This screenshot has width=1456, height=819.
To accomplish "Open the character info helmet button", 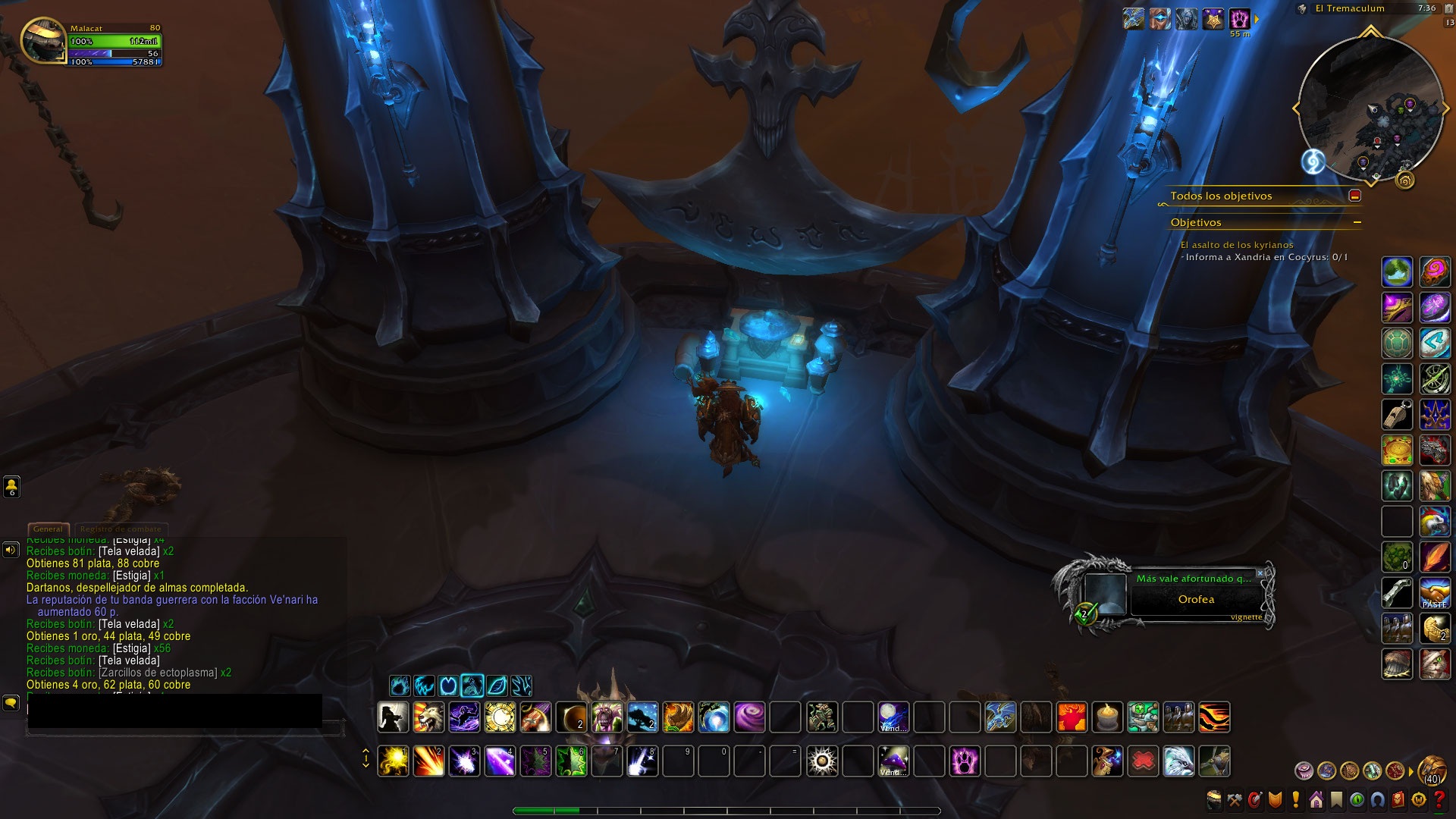I will (x=1214, y=799).
